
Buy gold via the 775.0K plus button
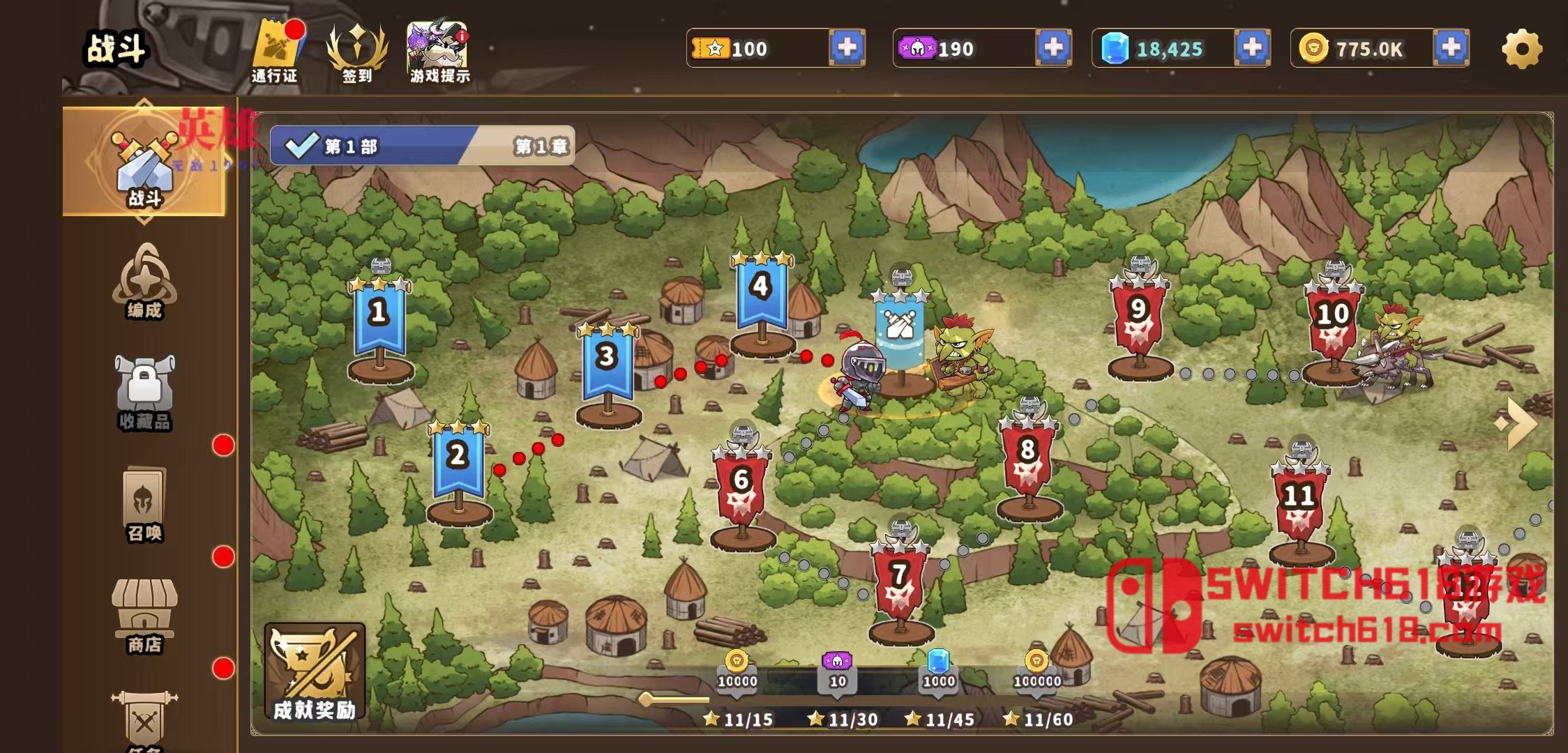(x=1452, y=47)
